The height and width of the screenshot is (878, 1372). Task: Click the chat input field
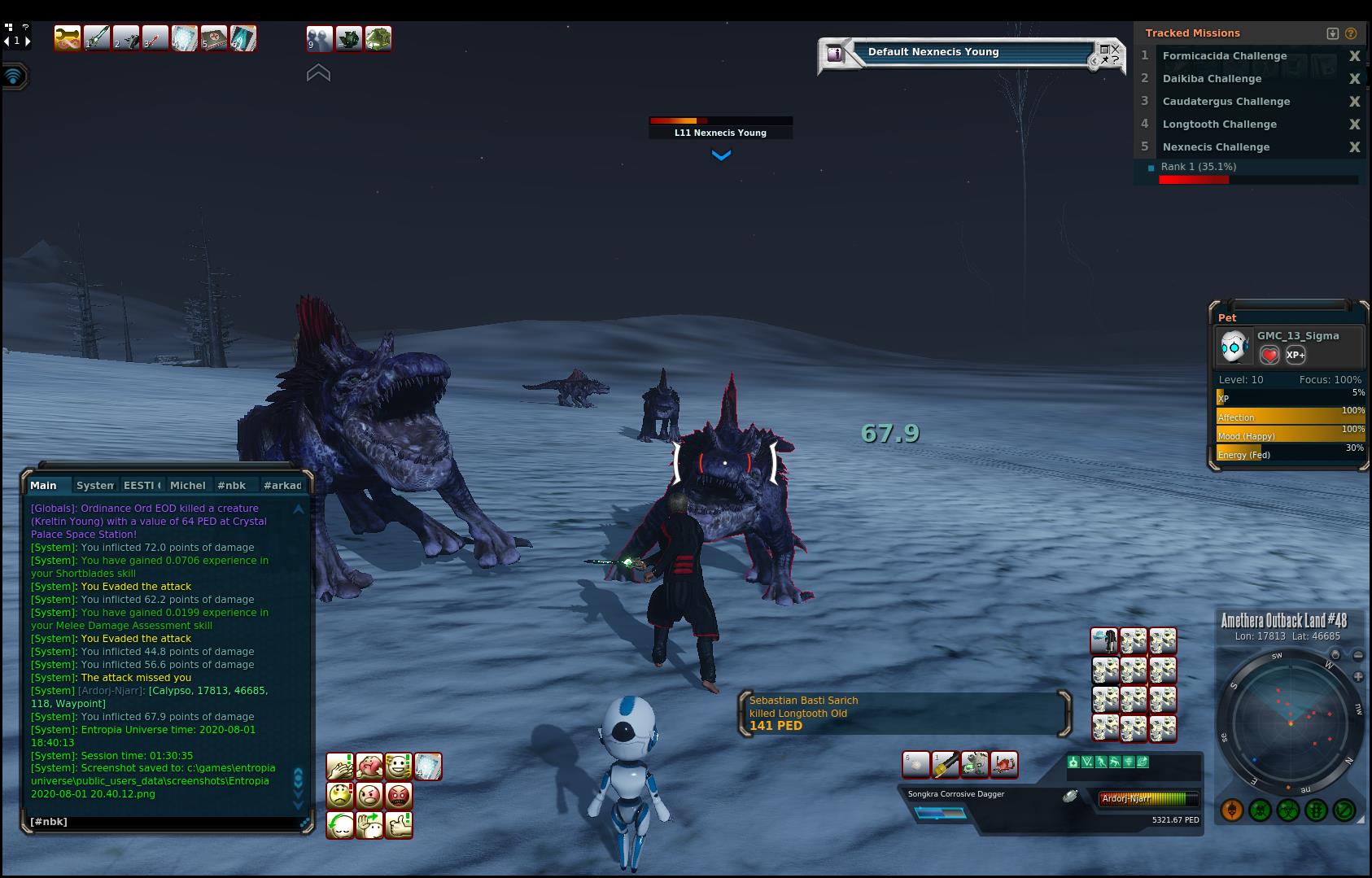click(163, 822)
